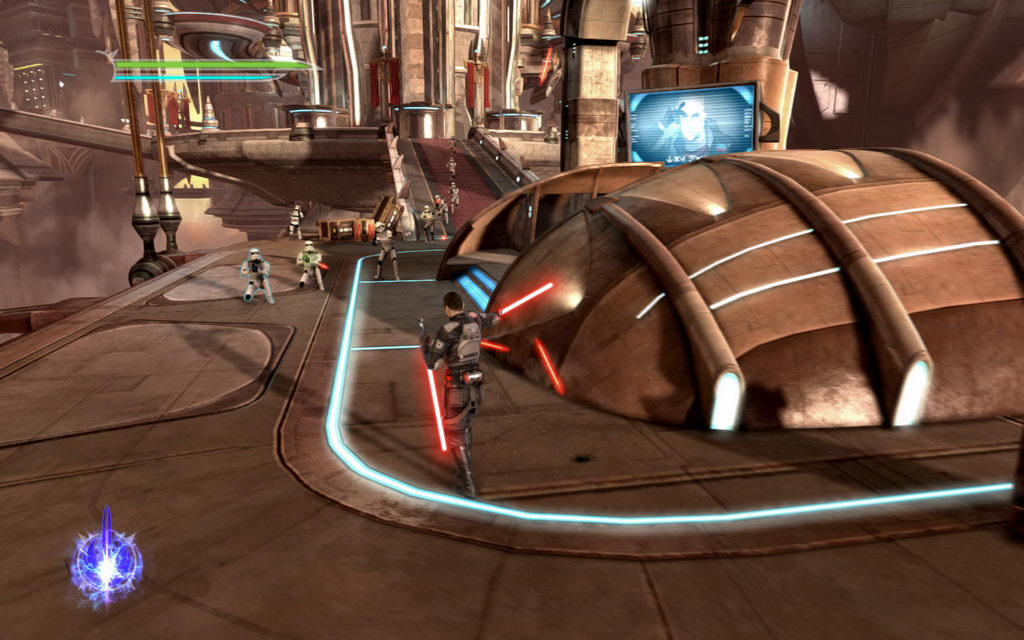
Task: Activate the blue lightning Force power icon
Action: (x=106, y=562)
